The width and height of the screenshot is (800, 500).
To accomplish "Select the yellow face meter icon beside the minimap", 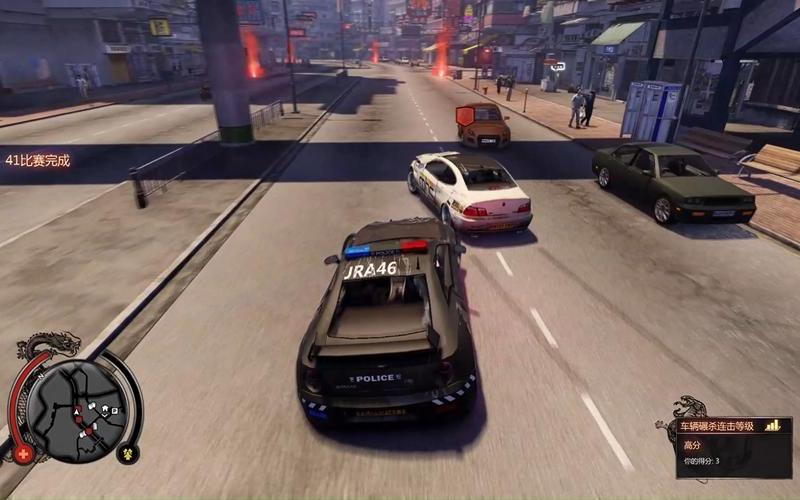I will click(127, 453).
